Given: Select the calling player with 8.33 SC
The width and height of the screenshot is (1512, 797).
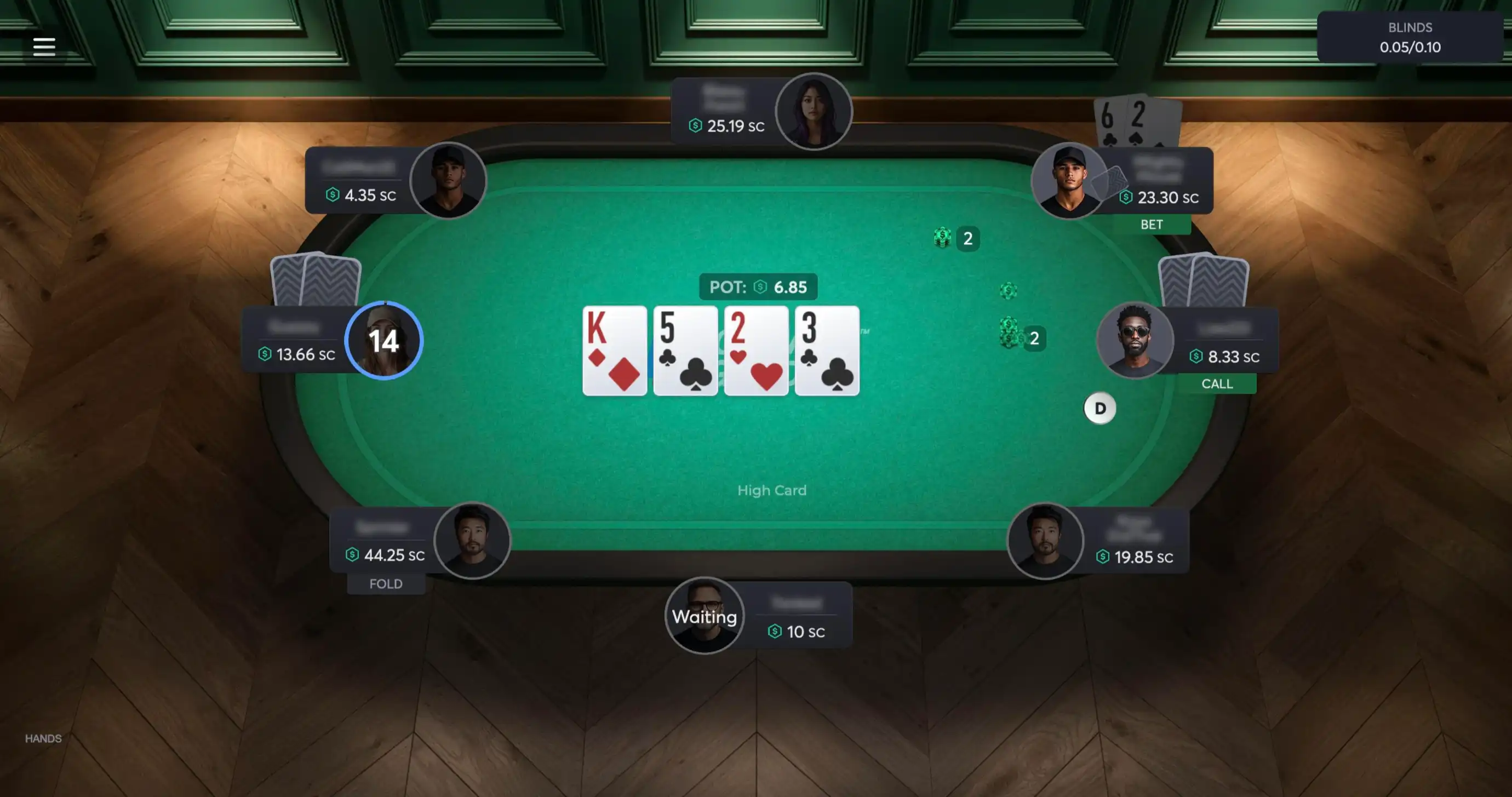Looking at the screenshot, I should pos(1135,340).
